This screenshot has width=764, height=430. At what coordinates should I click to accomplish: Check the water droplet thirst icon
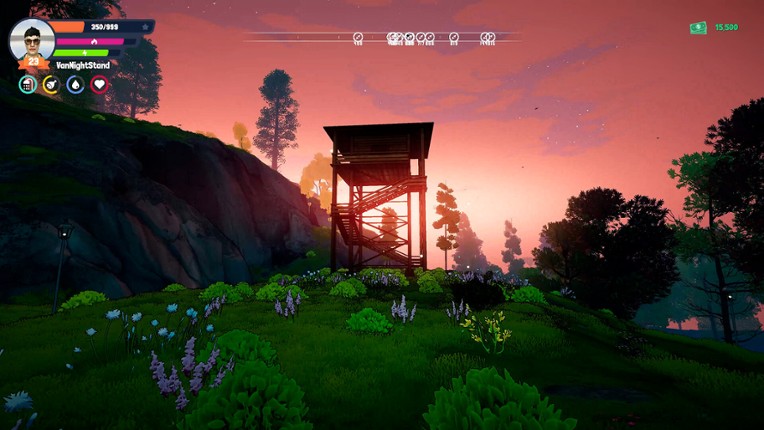coord(75,85)
